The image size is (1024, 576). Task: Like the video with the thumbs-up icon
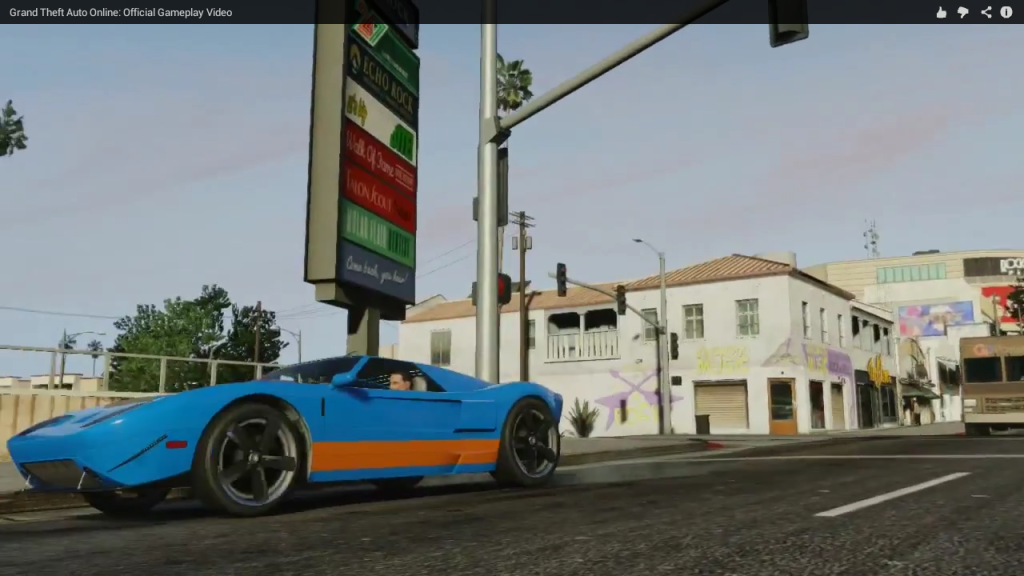click(941, 12)
